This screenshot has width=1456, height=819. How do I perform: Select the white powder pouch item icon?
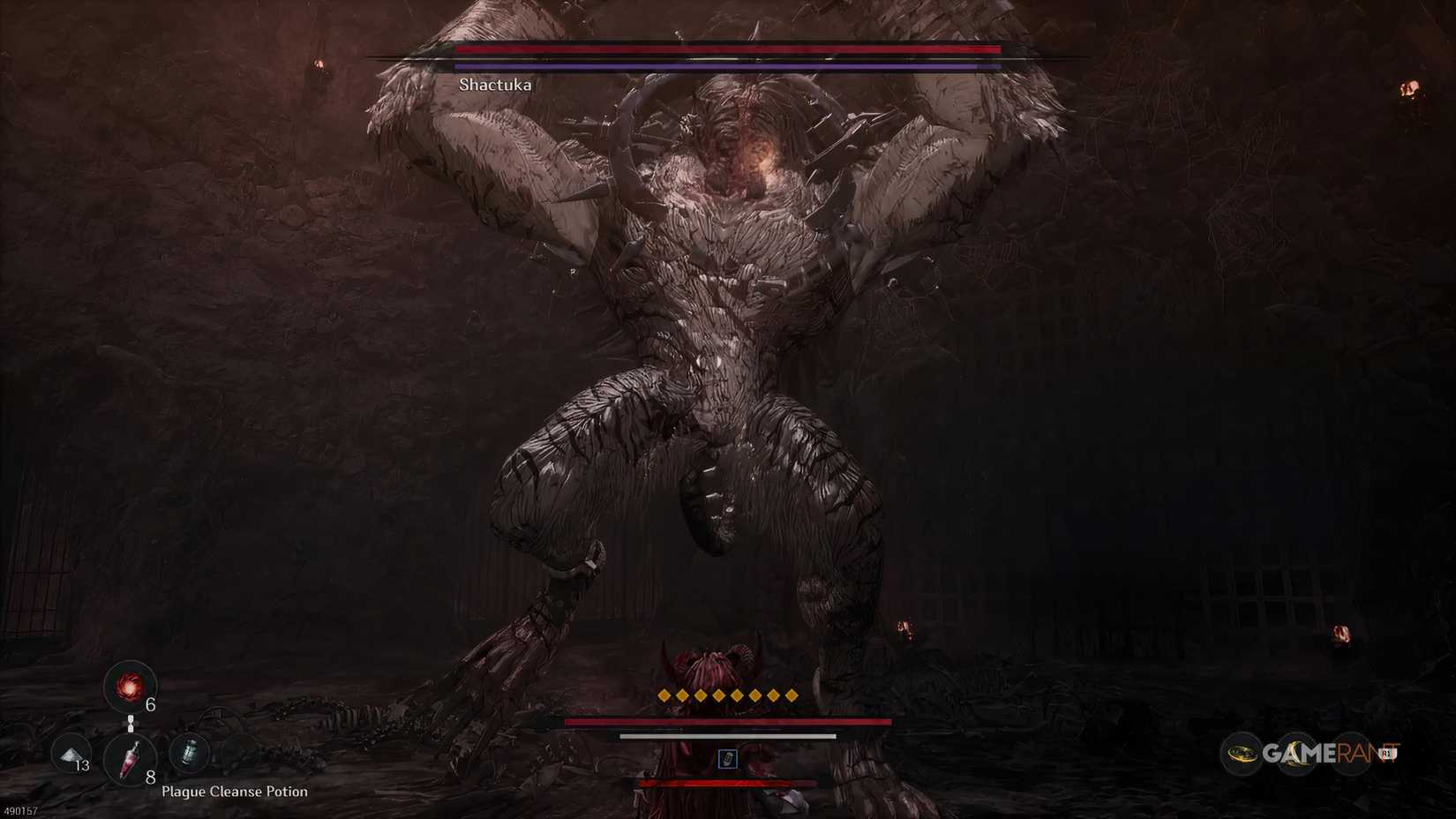(69, 755)
